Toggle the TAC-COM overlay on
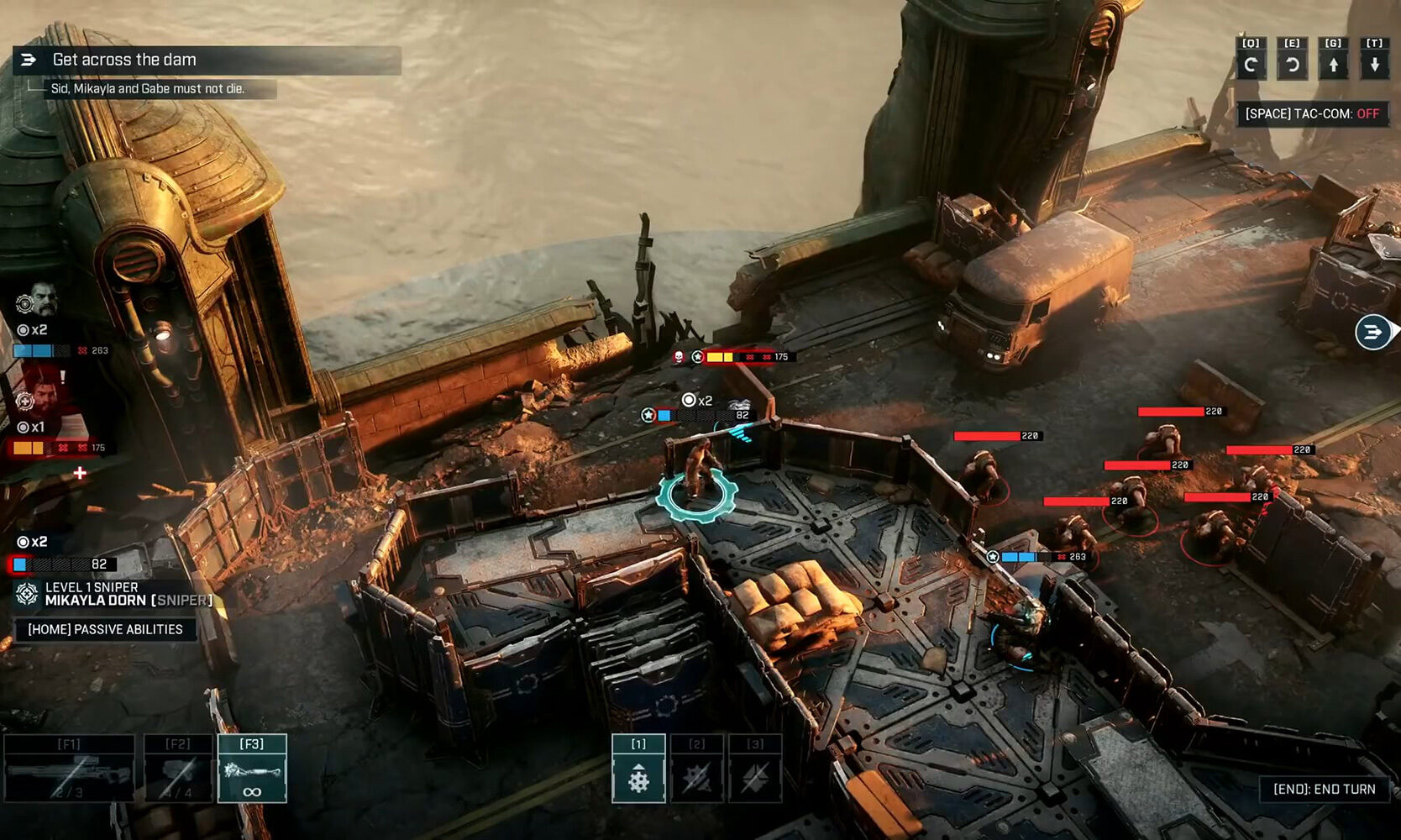Screen dimensions: 1401x840 click(x=1312, y=113)
